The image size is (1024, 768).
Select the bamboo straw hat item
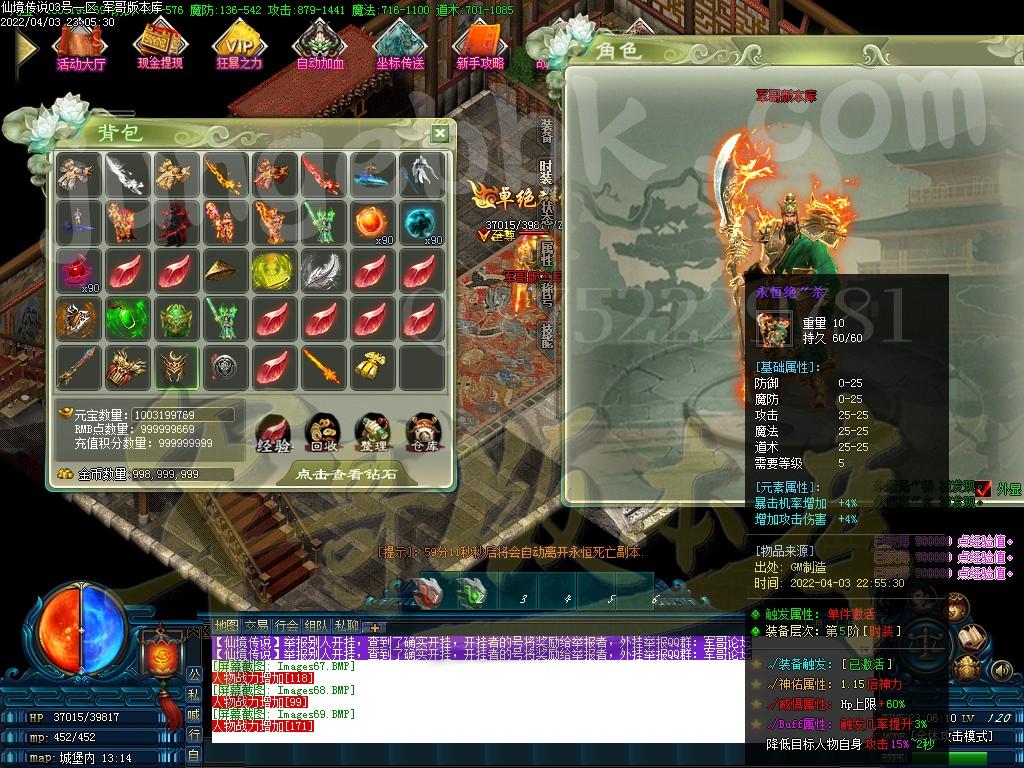point(225,271)
